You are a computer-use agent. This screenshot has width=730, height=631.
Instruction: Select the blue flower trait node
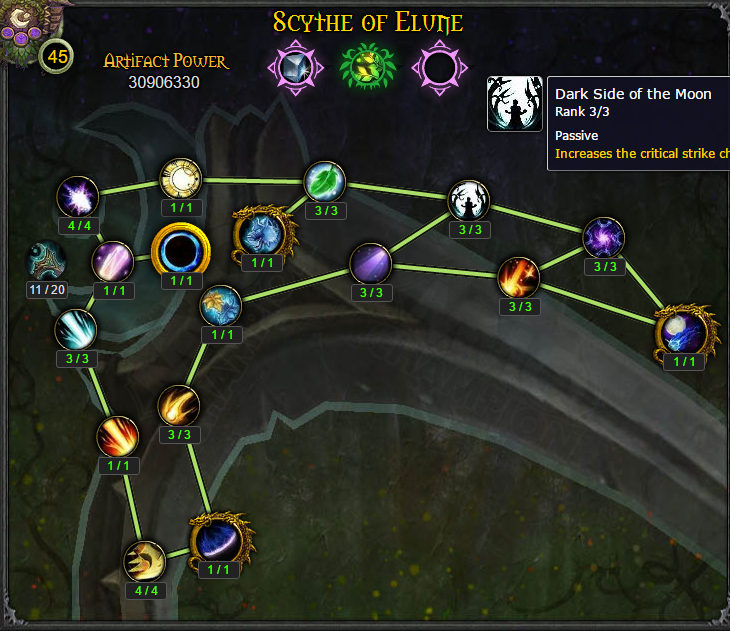[220, 306]
